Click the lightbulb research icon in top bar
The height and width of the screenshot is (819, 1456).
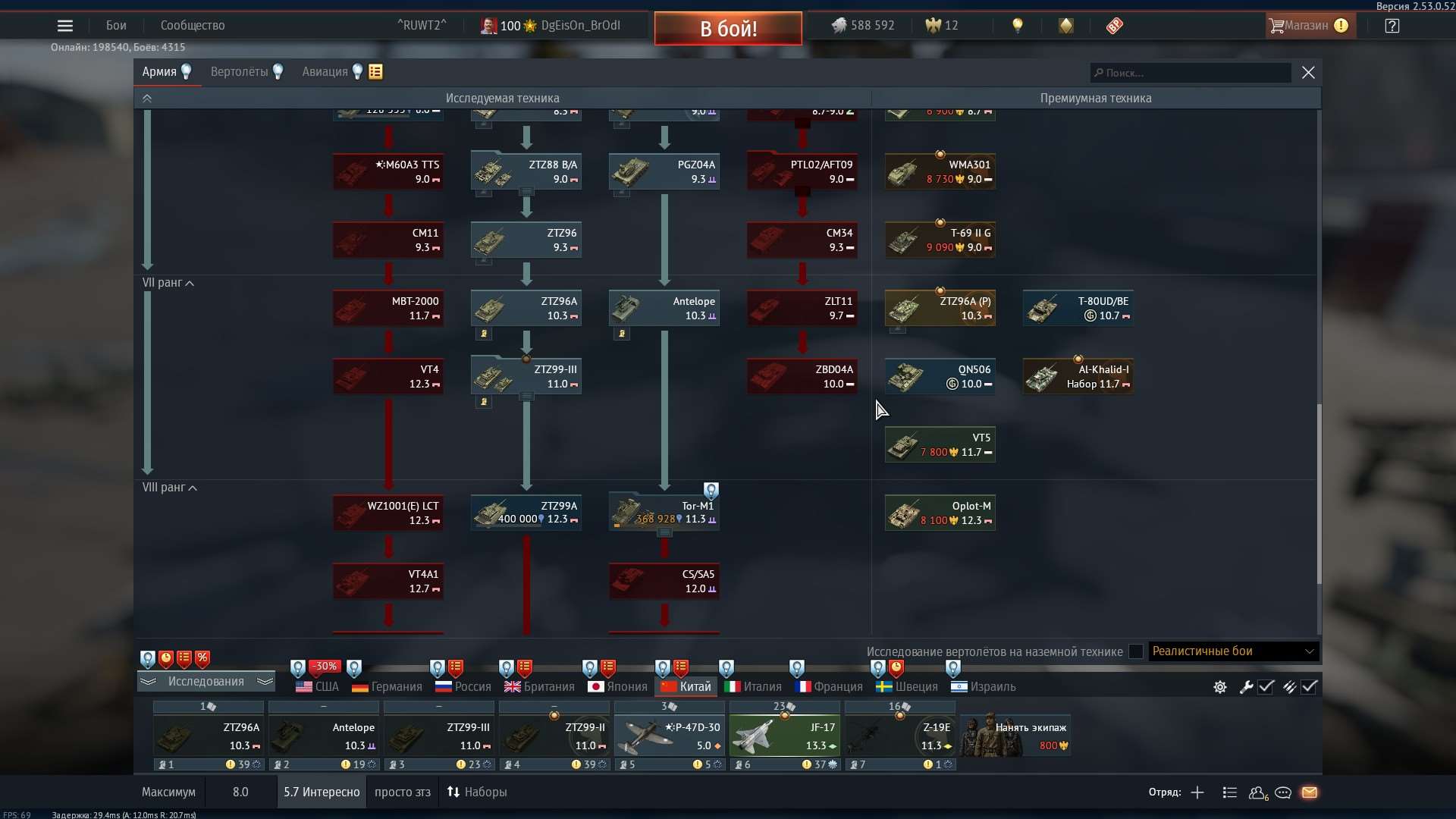[x=1018, y=25]
